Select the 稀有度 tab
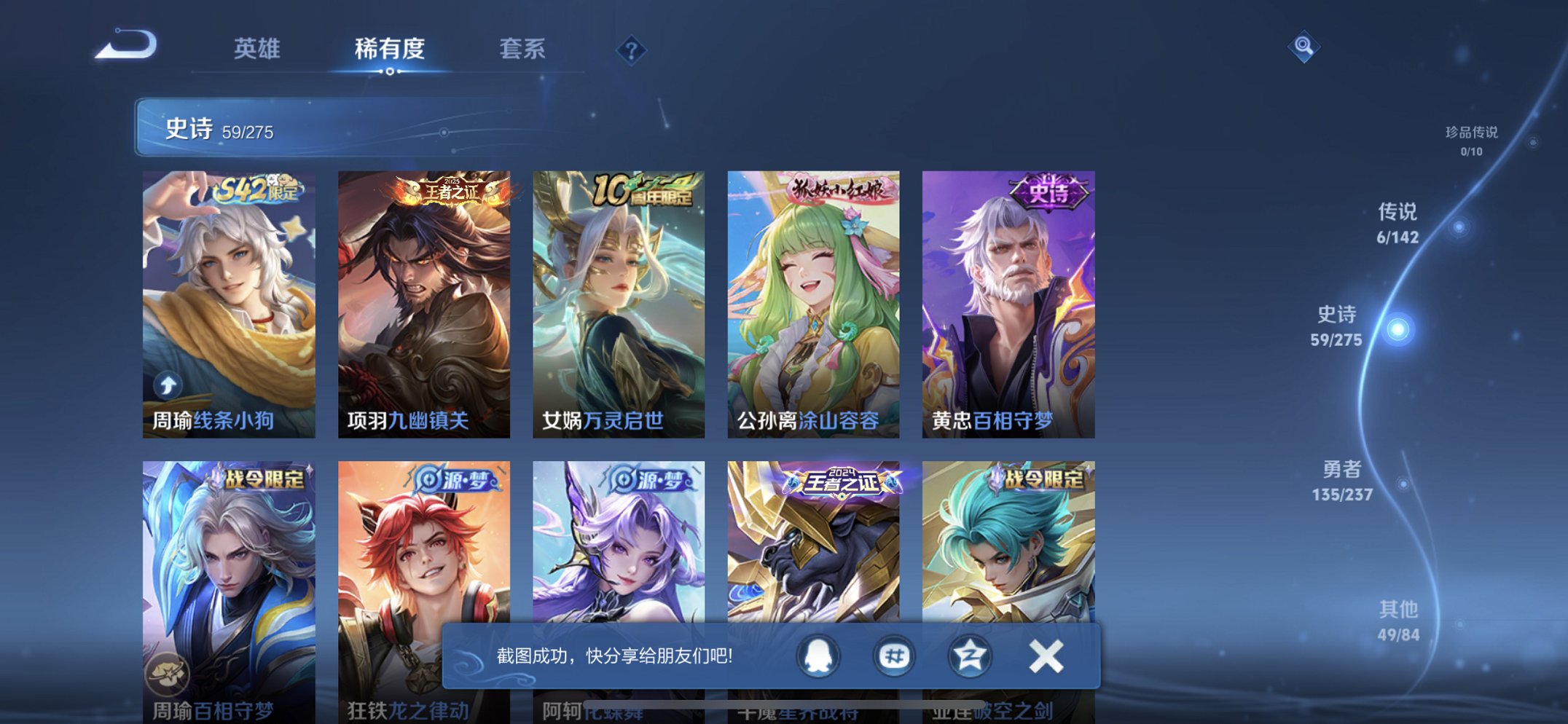This screenshot has height=724, width=1568. (x=391, y=50)
